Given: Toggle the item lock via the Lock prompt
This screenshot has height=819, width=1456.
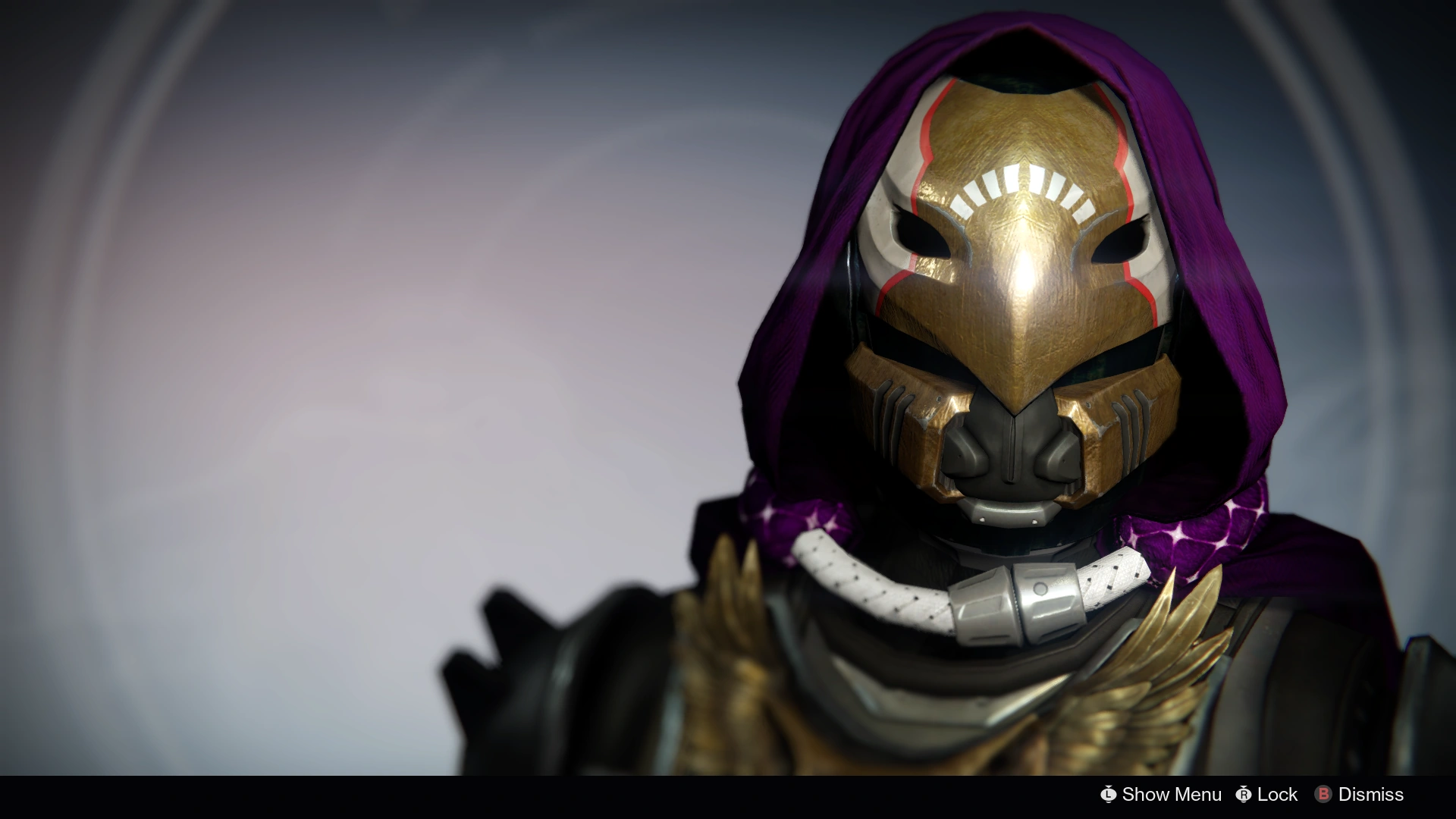Looking at the screenshot, I should [x=1276, y=794].
